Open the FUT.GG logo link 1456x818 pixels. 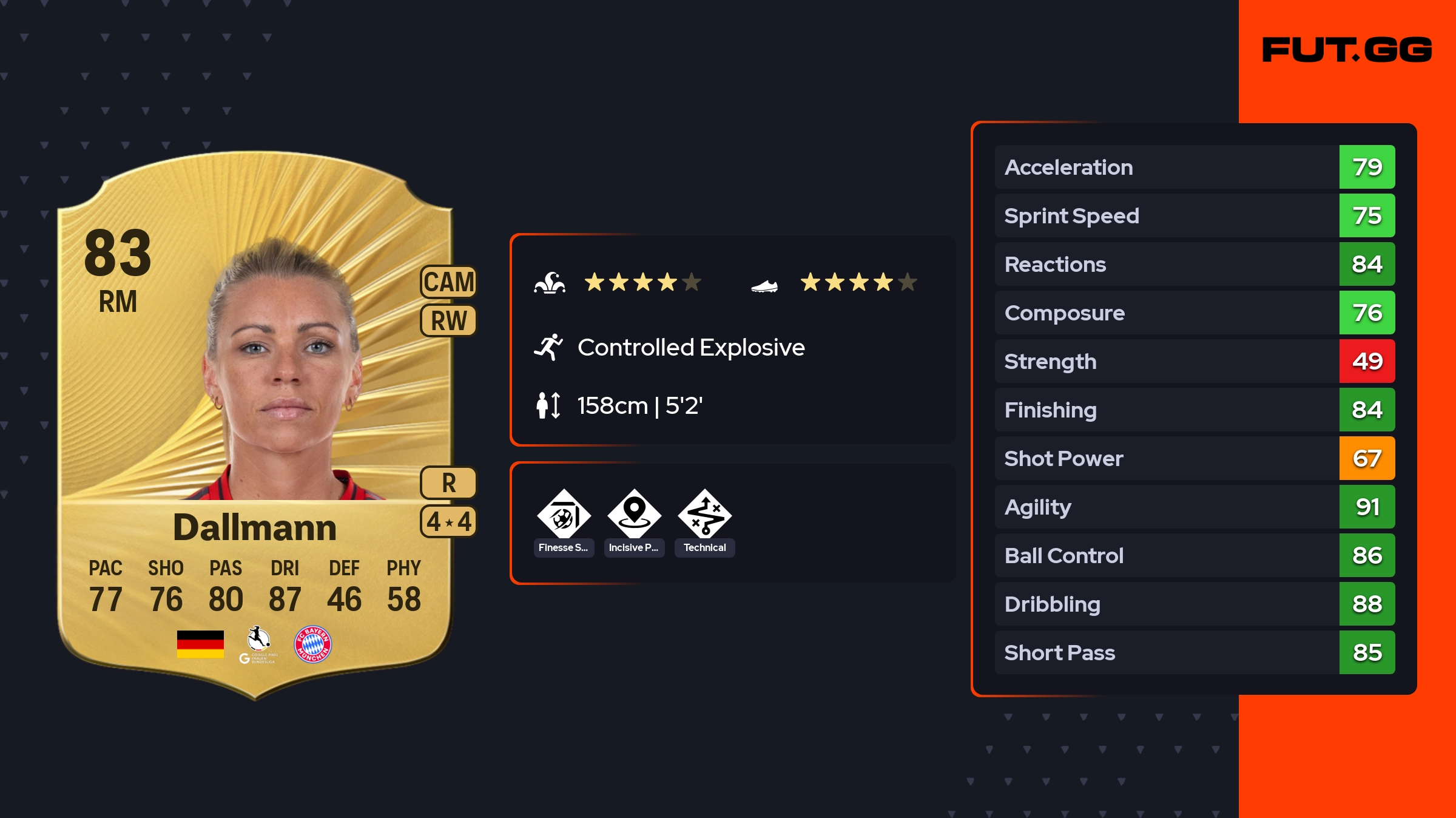(1347, 50)
